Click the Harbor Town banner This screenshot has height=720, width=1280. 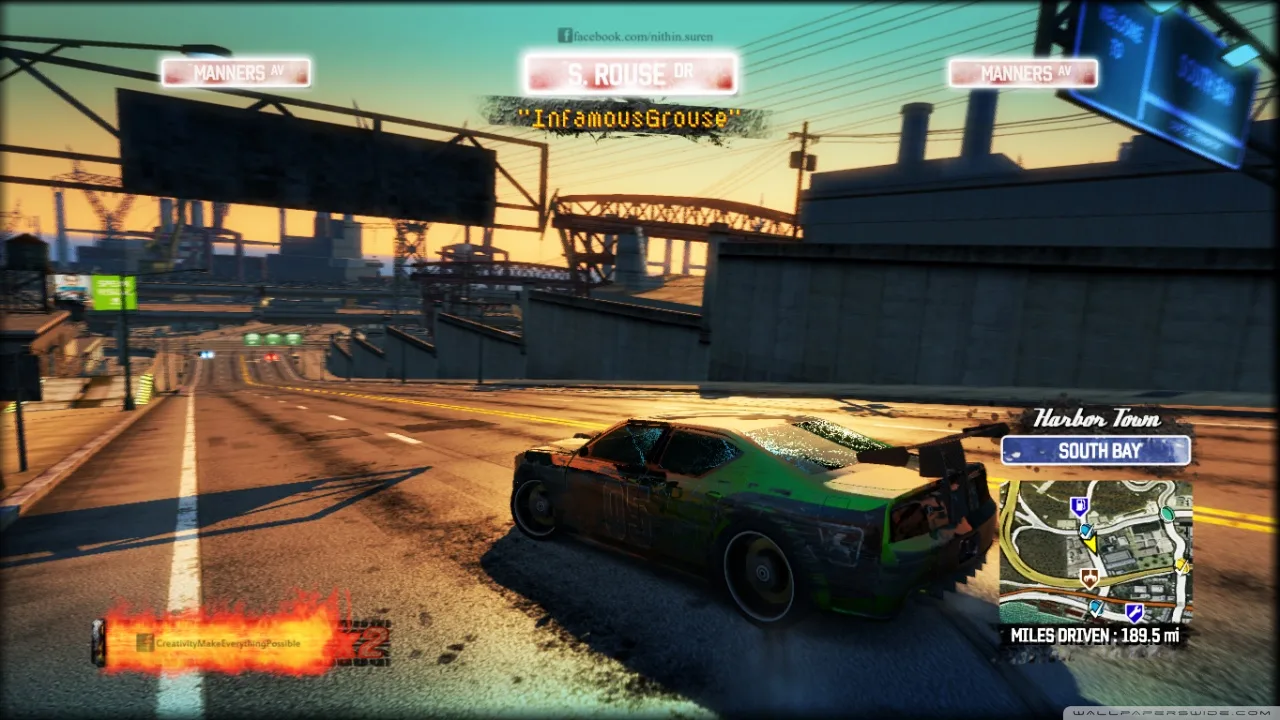point(1096,420)
